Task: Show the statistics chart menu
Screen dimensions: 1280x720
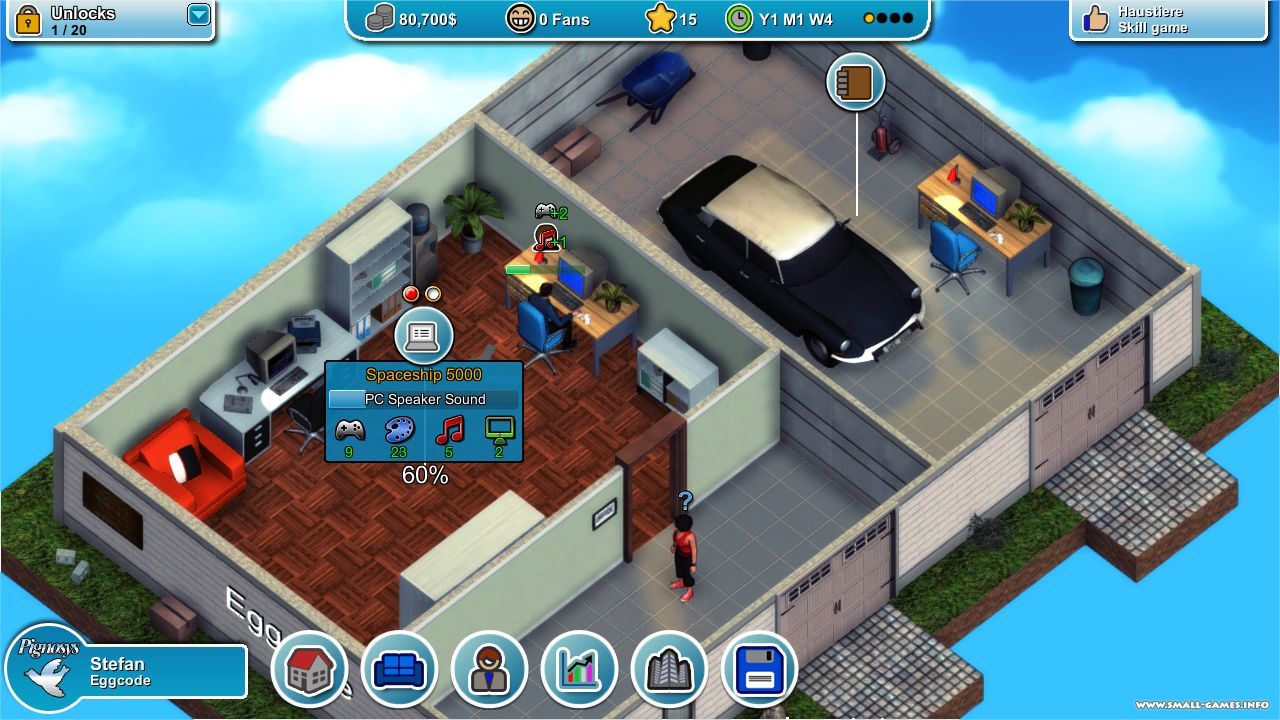Action: 579,668
